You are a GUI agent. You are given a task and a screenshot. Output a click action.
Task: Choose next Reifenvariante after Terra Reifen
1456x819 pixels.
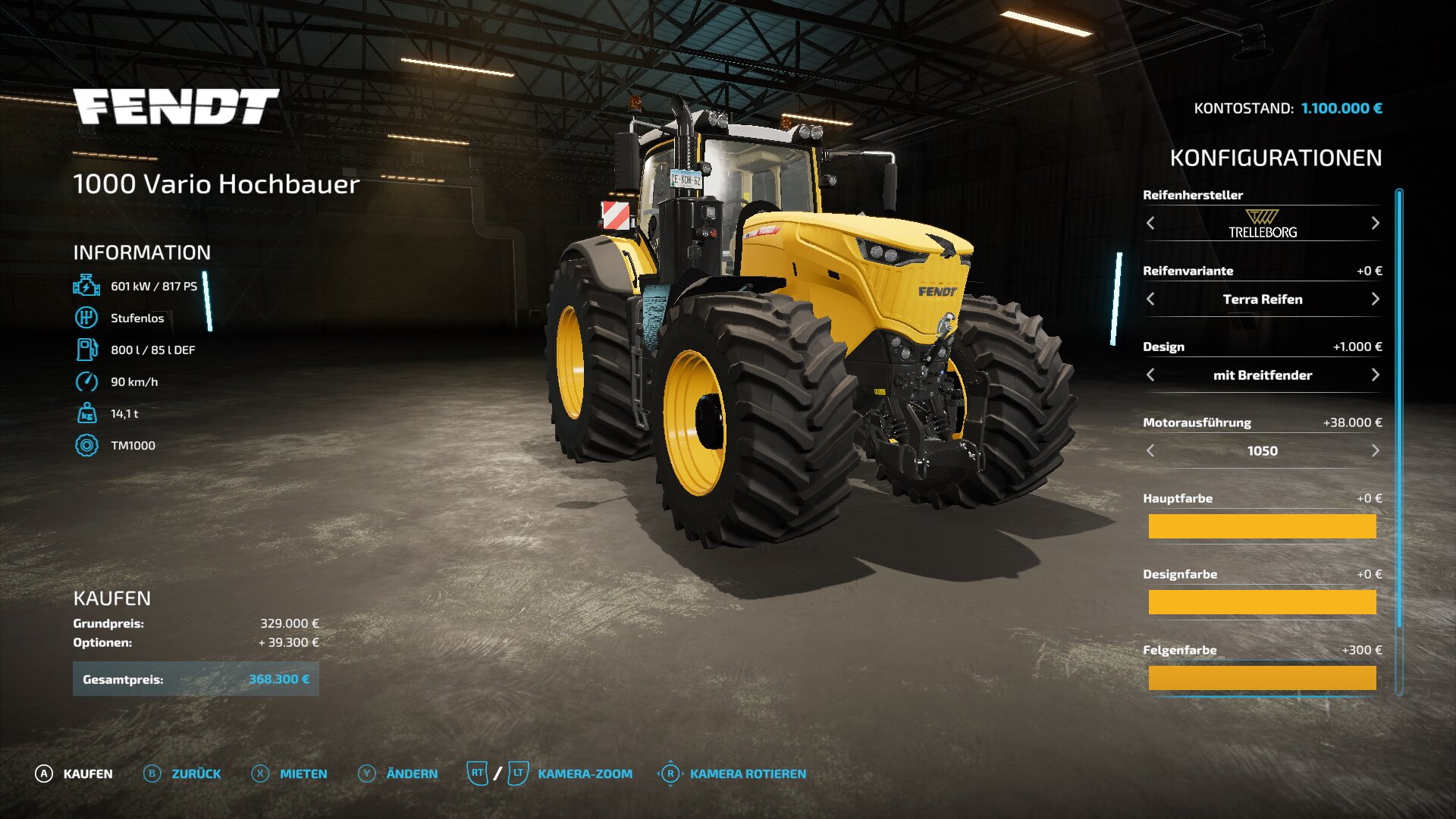1375,299
